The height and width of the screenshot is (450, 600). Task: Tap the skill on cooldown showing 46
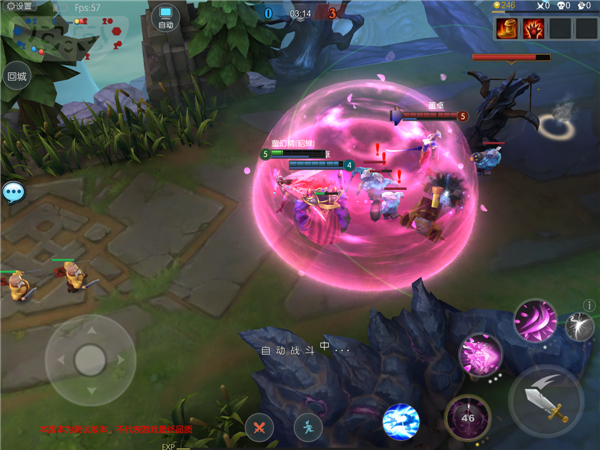coord(467,416)
